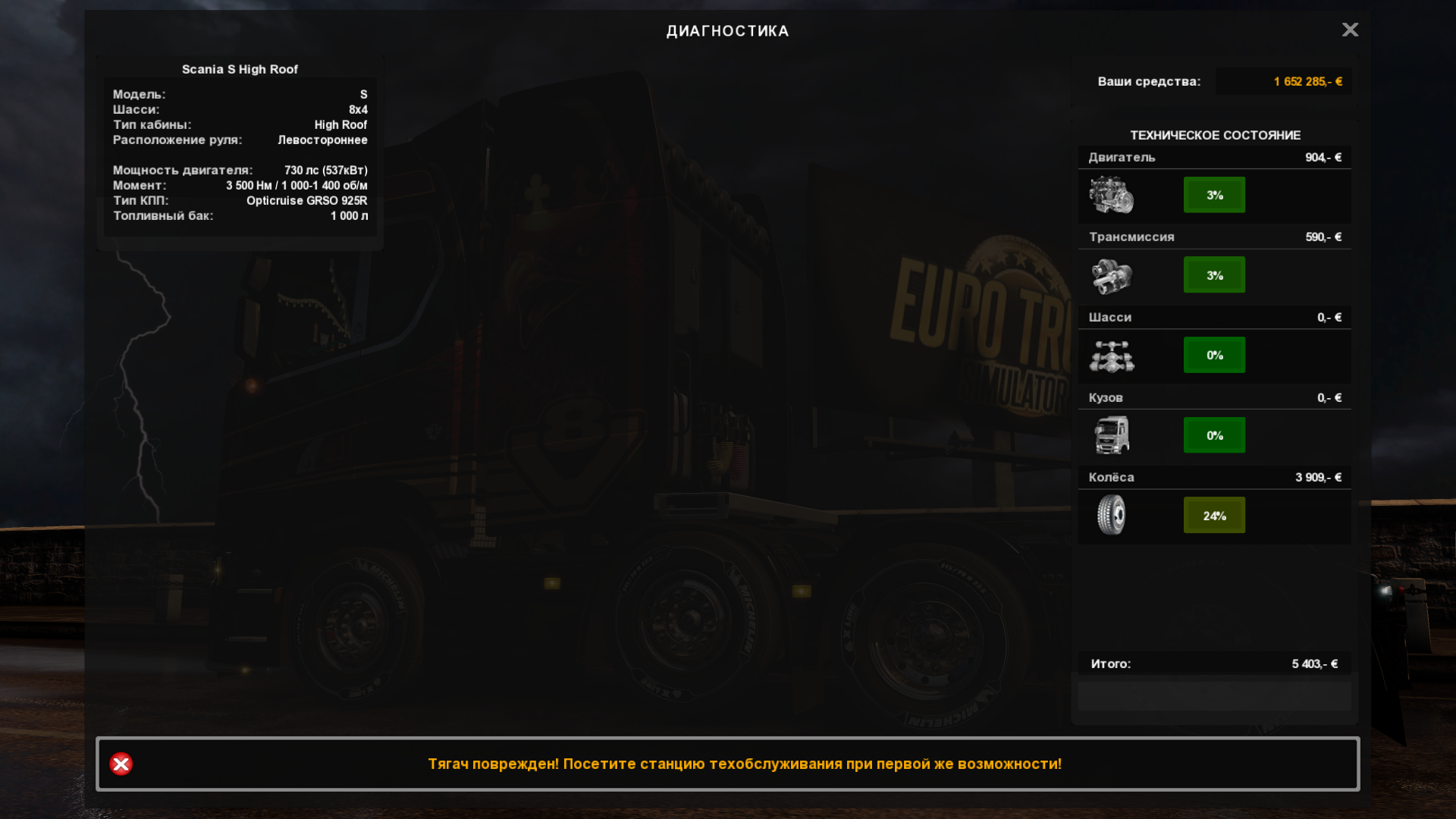Select the transmission component icon
This screenshot has height=819, width=1456.
[x=1111, y=275]
